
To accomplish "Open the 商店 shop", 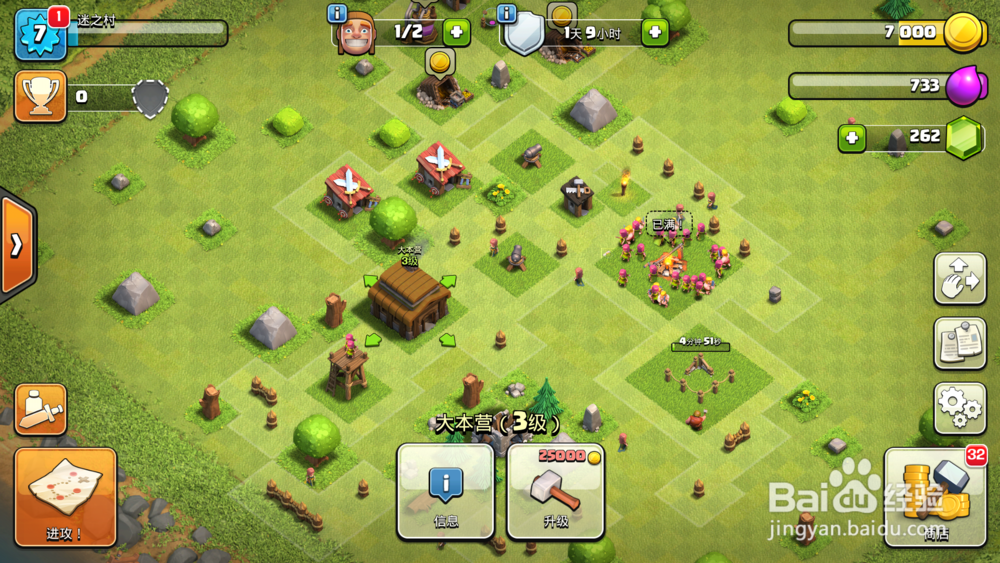I will pyautogui.click(x=936, y=497).
